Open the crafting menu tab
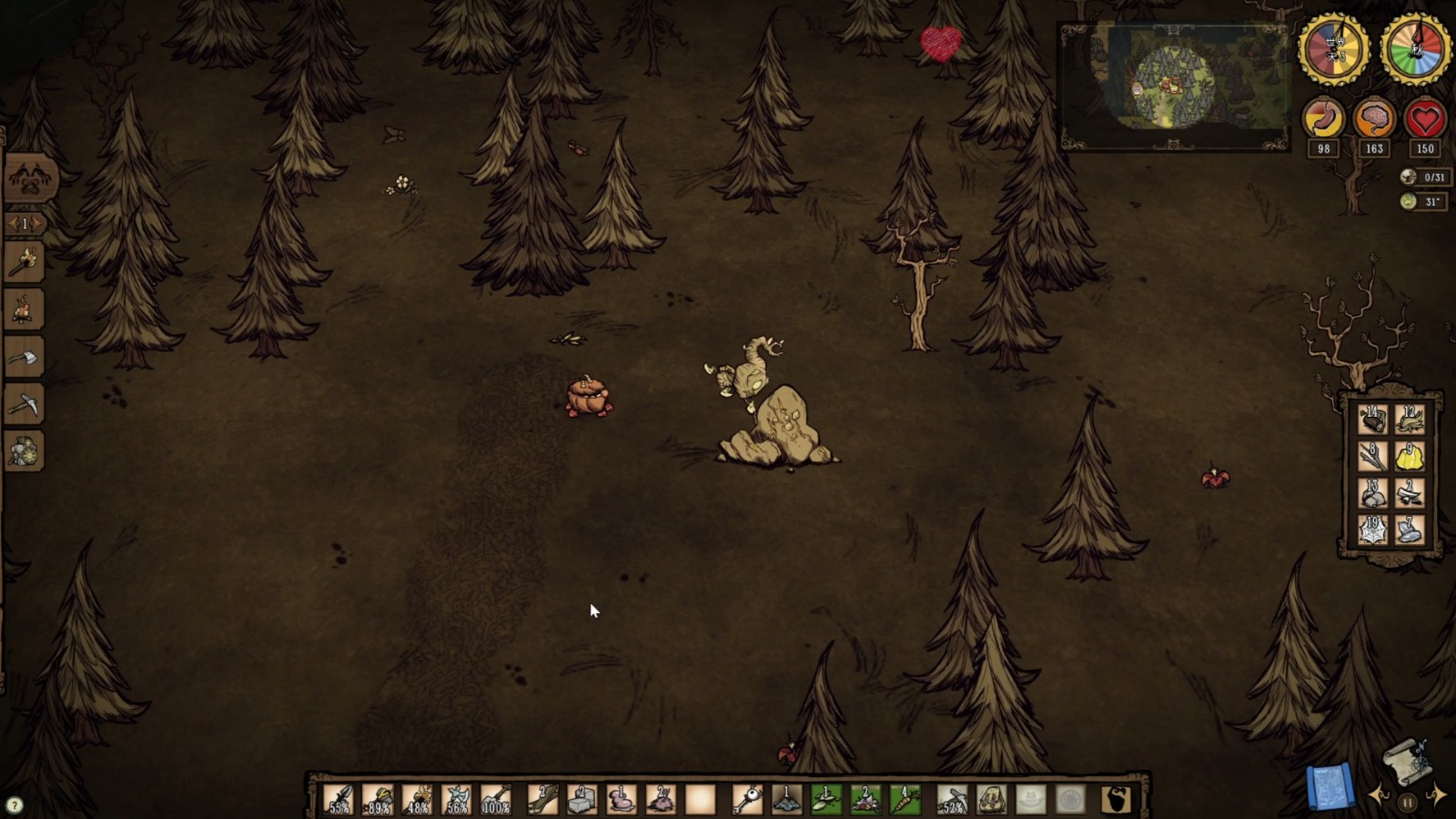Screen dimensions: 1456x819 [x=30, y=178]
